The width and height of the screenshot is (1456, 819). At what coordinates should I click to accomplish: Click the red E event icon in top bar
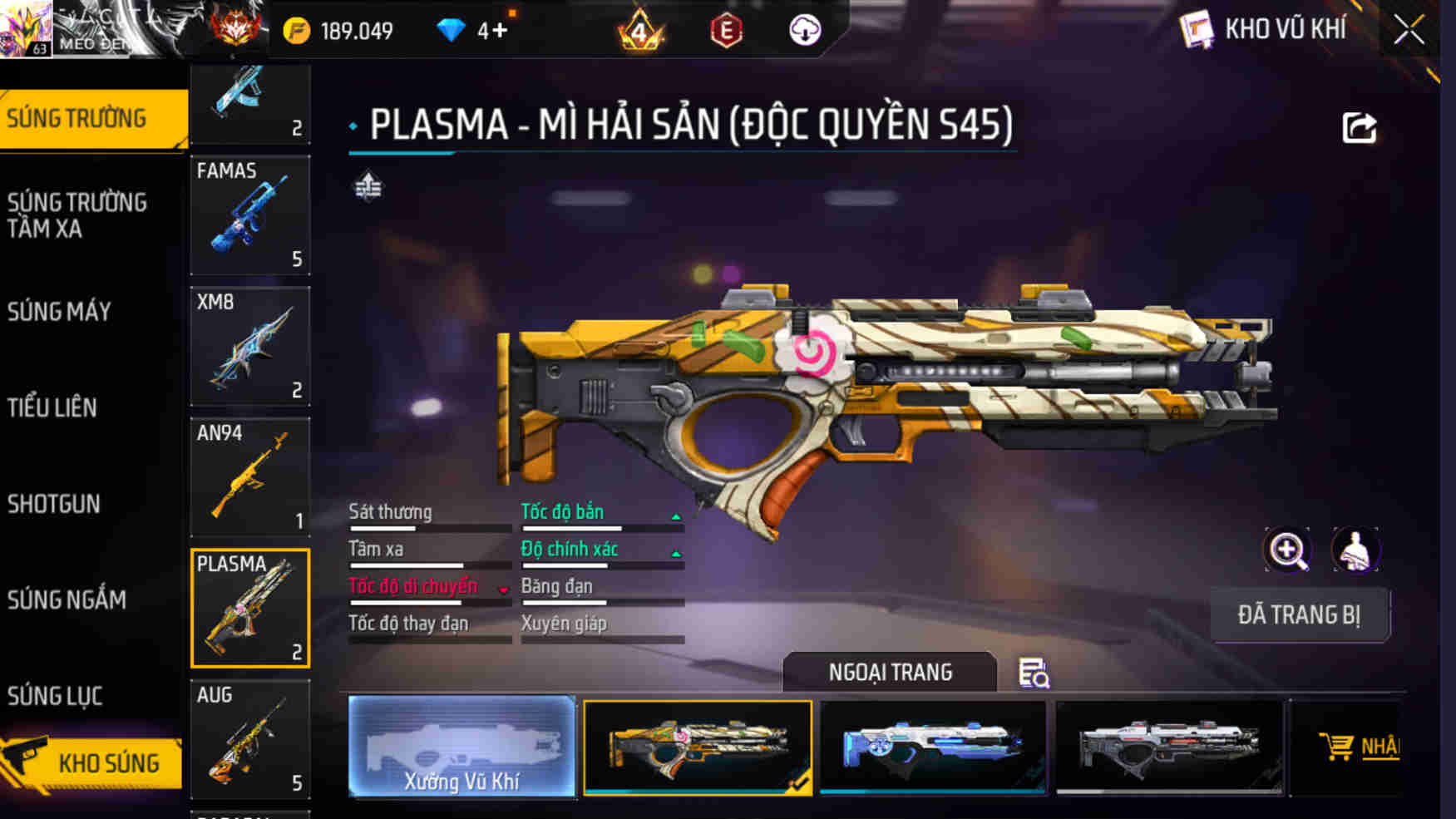pos(725,30)
